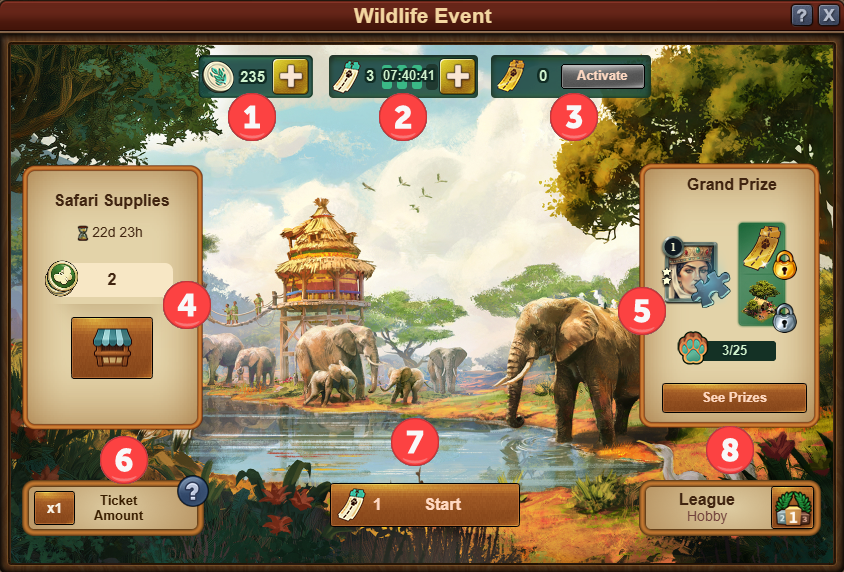Buy more tickets with the plus button
Image resolution: width=844 pixels, height=572 pixels.
tap(456, 76)
